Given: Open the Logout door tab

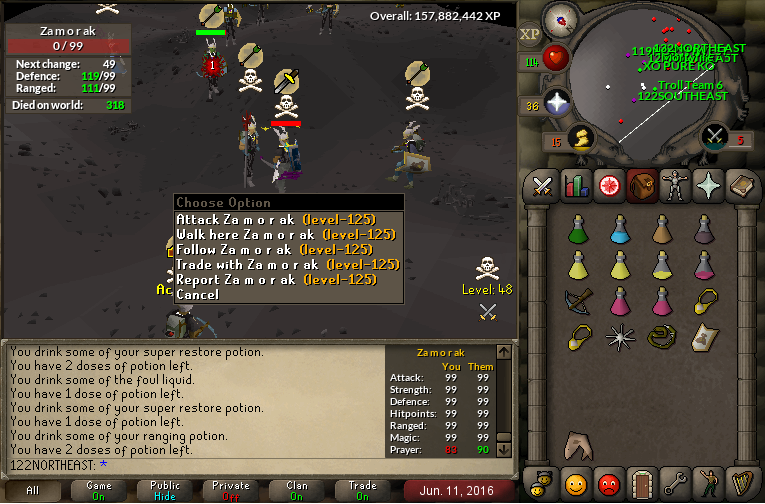Looking at the screenshot, I should click(641, 486).
